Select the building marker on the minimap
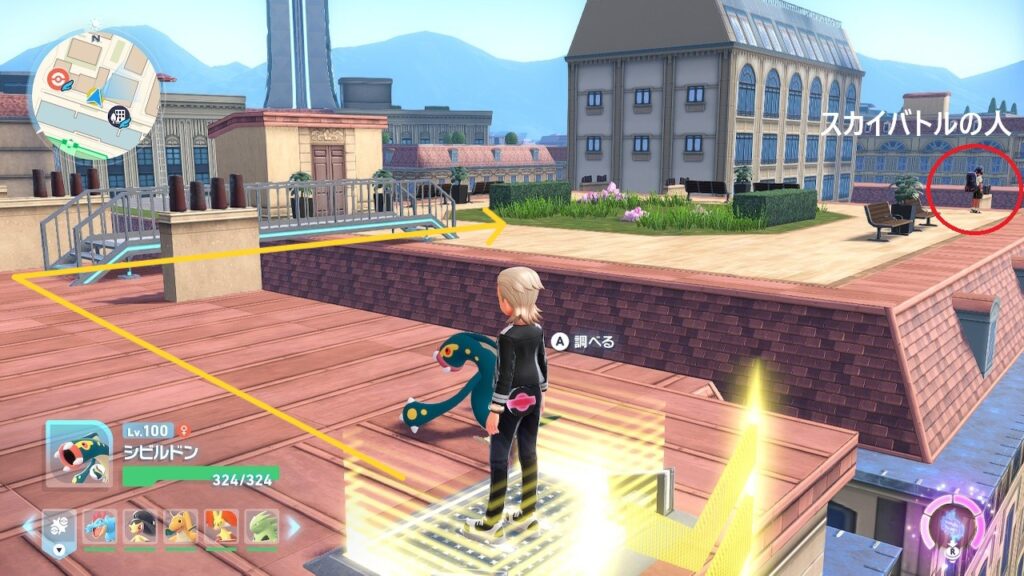 coord(118,115)
